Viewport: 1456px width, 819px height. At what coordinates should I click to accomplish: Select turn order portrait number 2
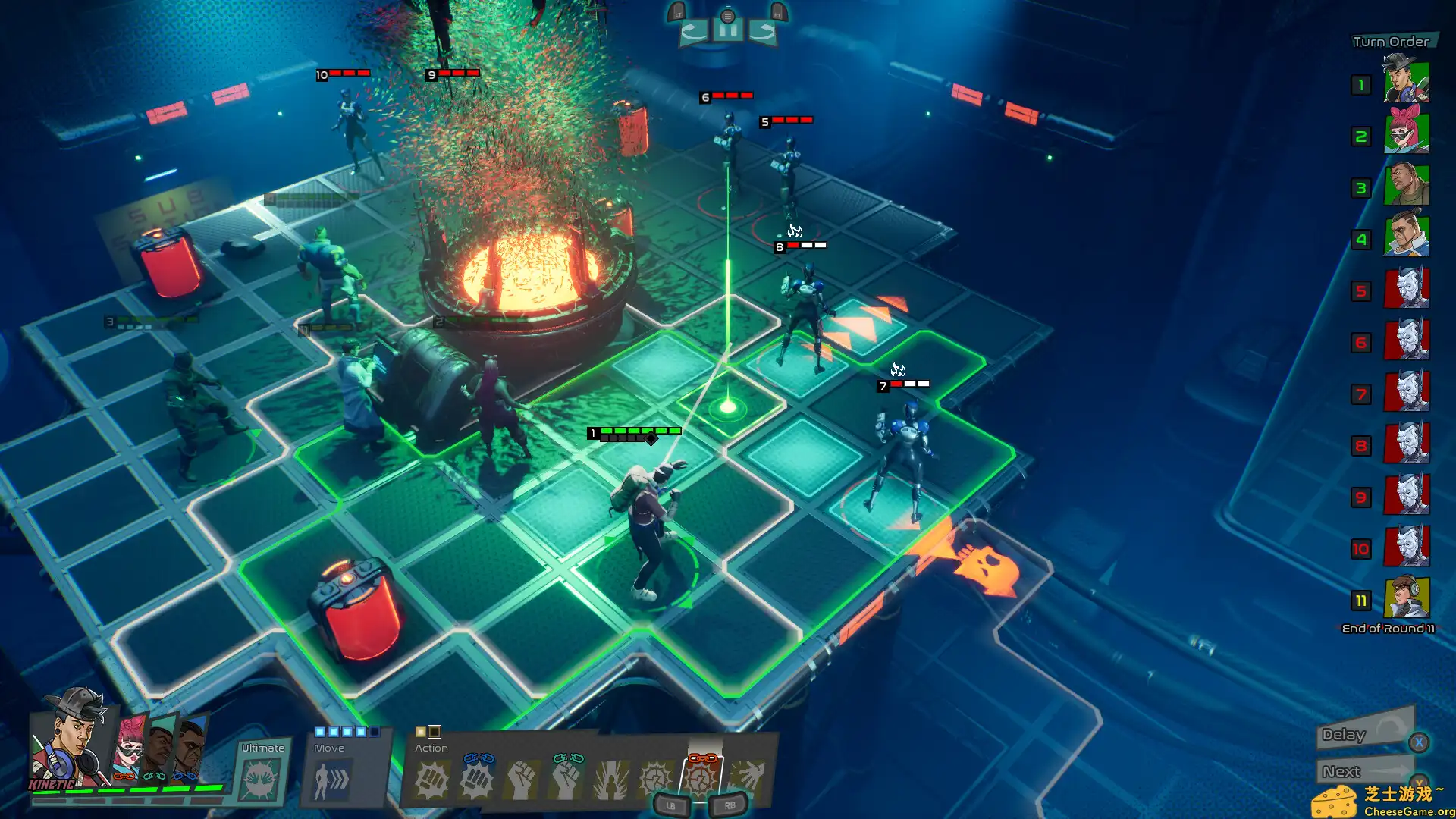(x=1407, y=133)
